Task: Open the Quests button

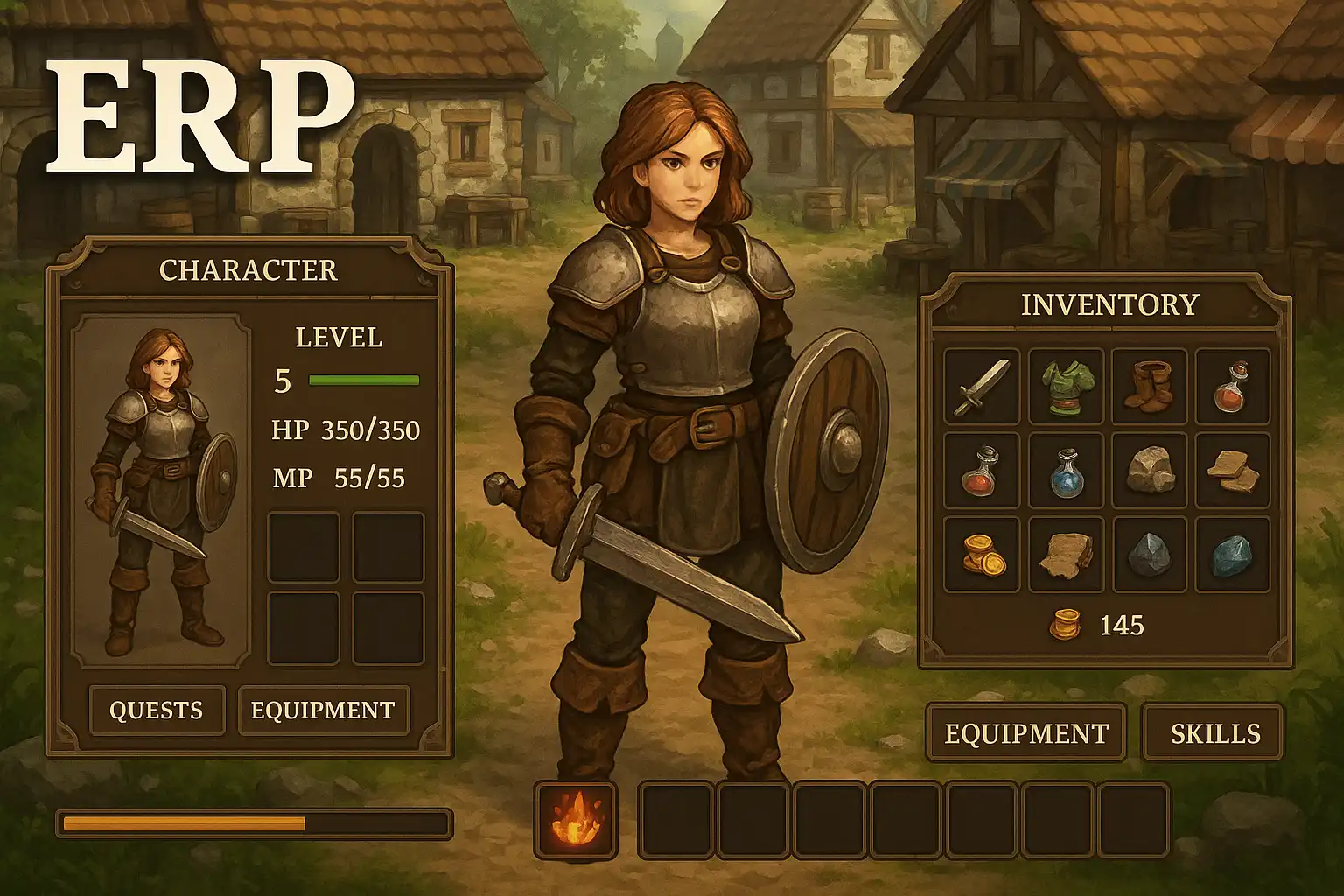Action: click(157, 710)
